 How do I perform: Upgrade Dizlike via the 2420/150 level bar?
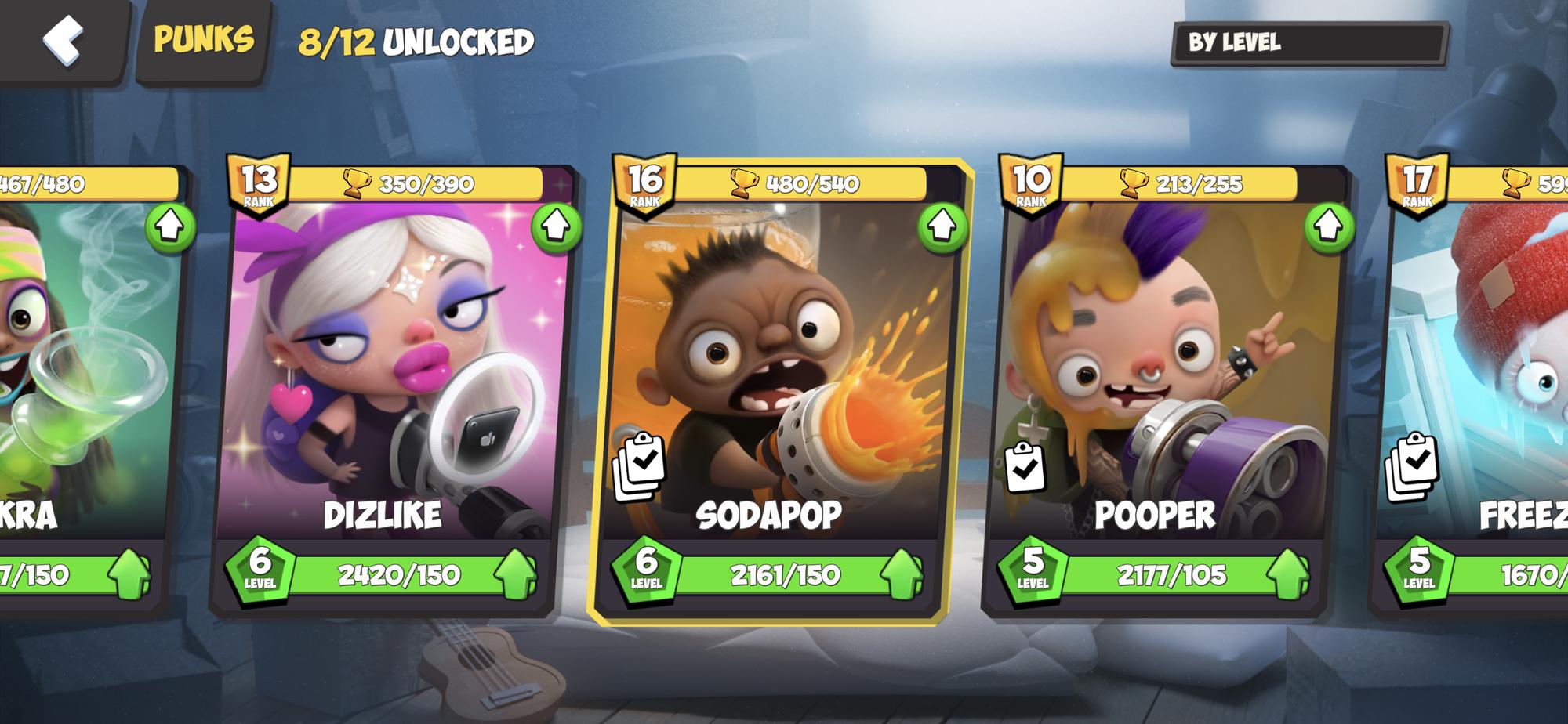(x=400, y=576)
